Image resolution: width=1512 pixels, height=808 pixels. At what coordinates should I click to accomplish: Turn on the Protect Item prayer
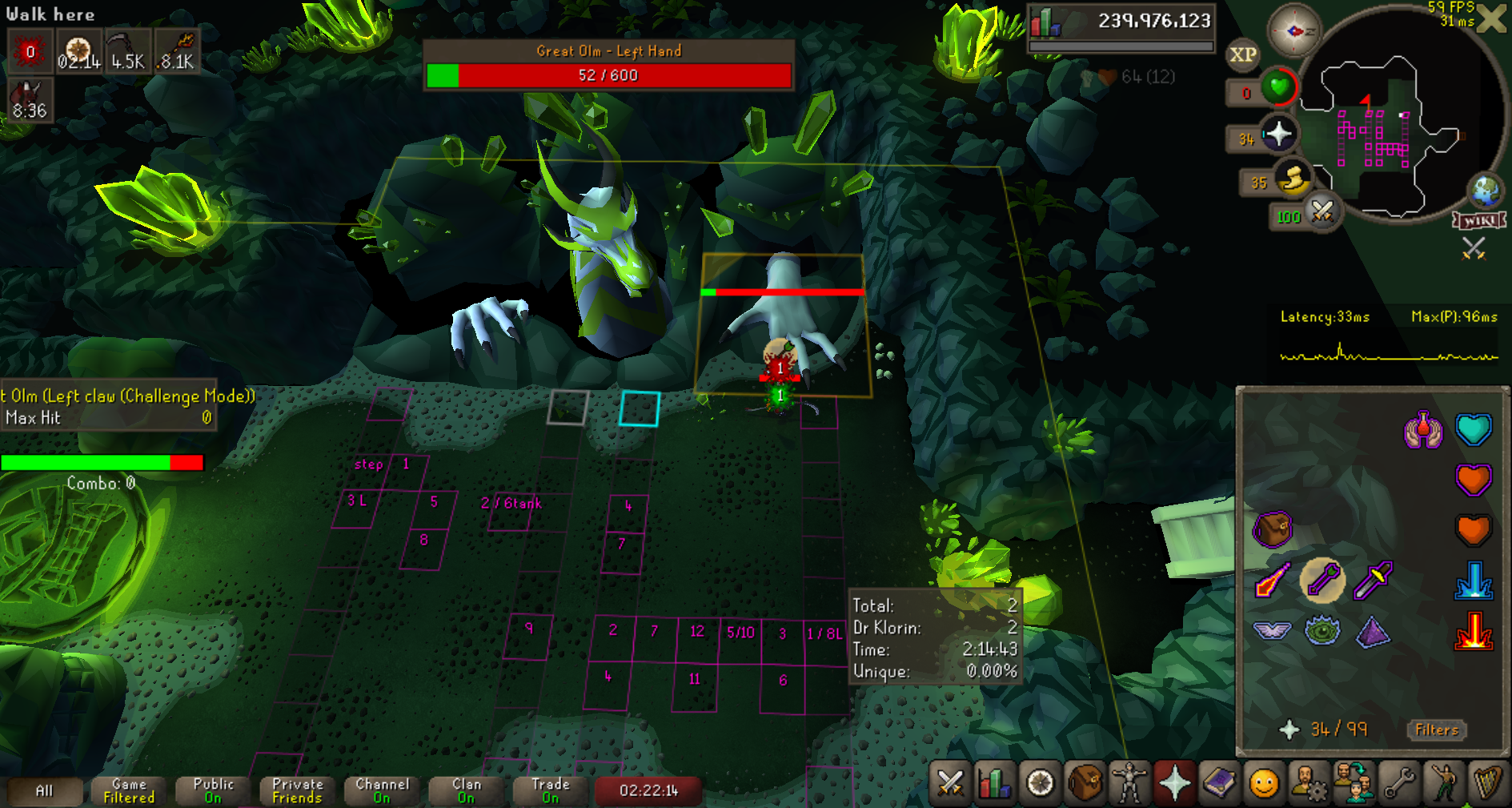click(1272, 529)
